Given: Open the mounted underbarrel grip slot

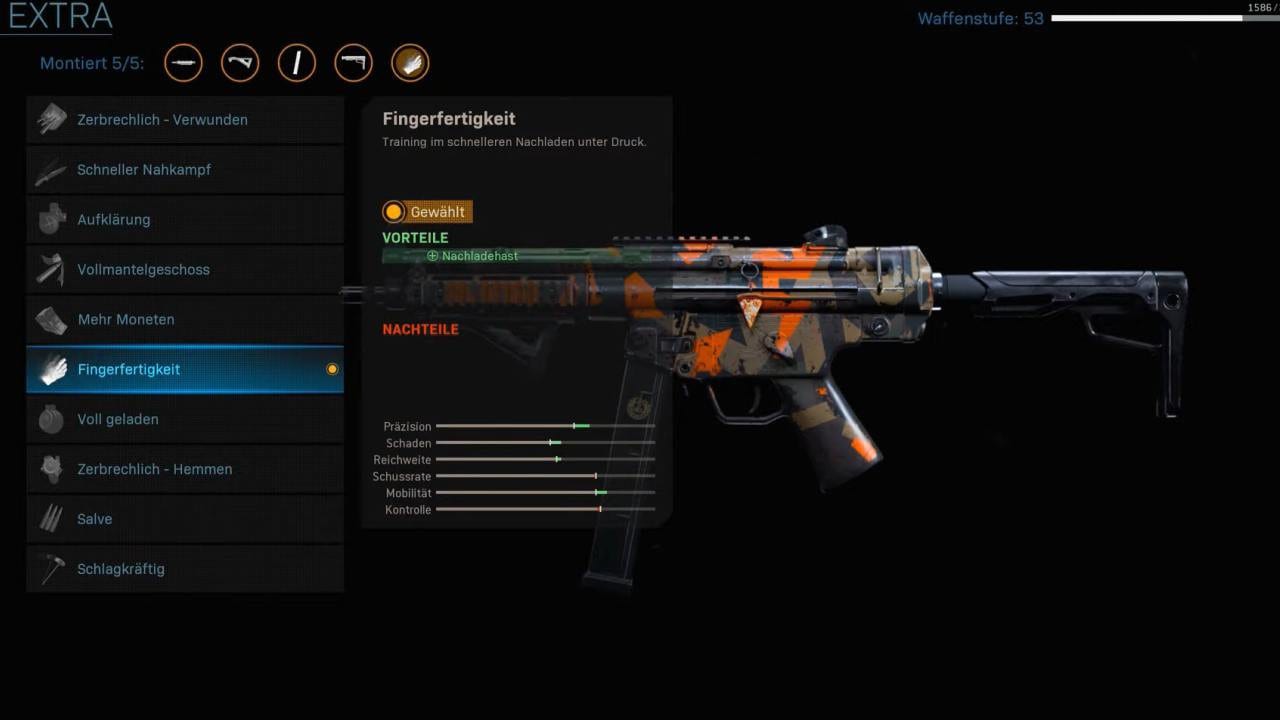Looking at the screenshot, I should [240, 63].
